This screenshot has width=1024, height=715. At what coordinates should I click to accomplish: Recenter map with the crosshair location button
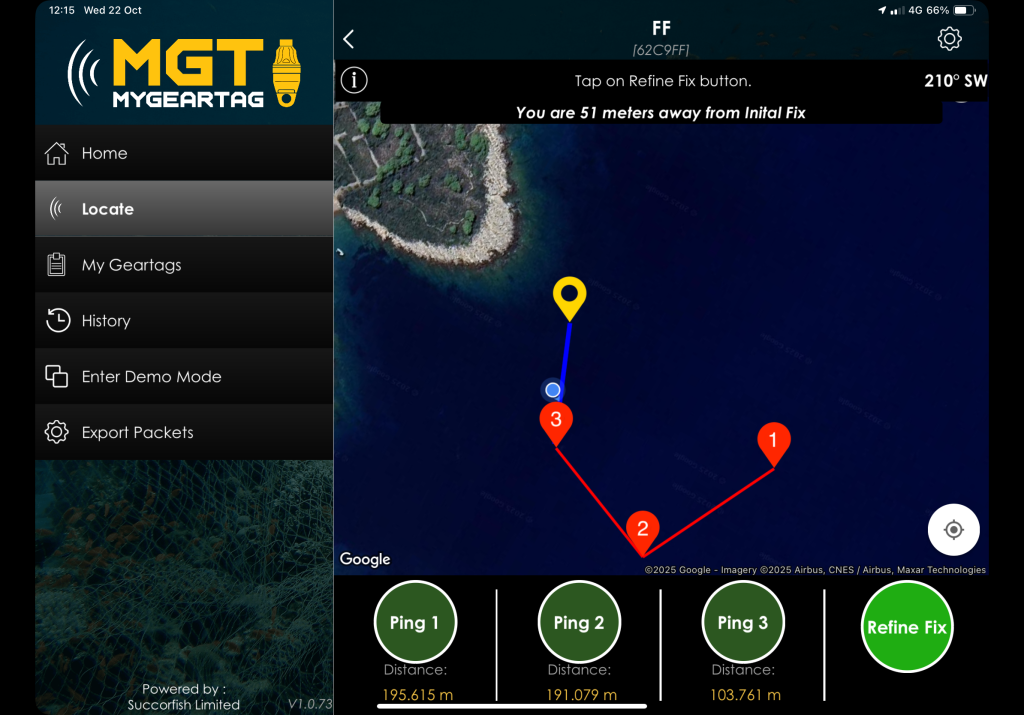953,529
